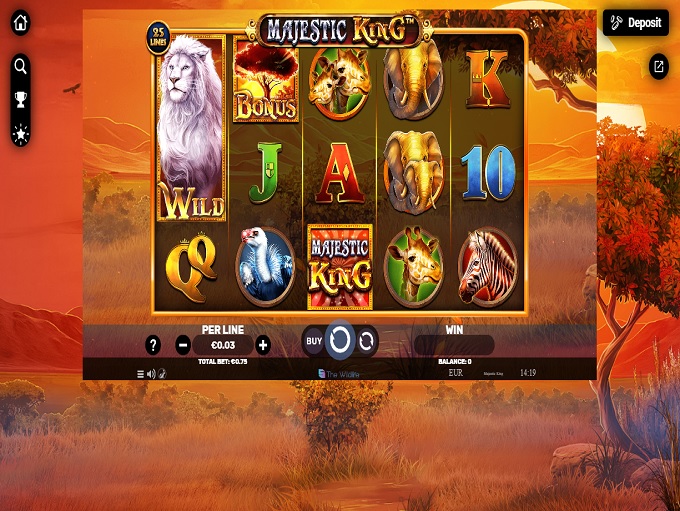Increase the per line bet

tap(263, 345)
